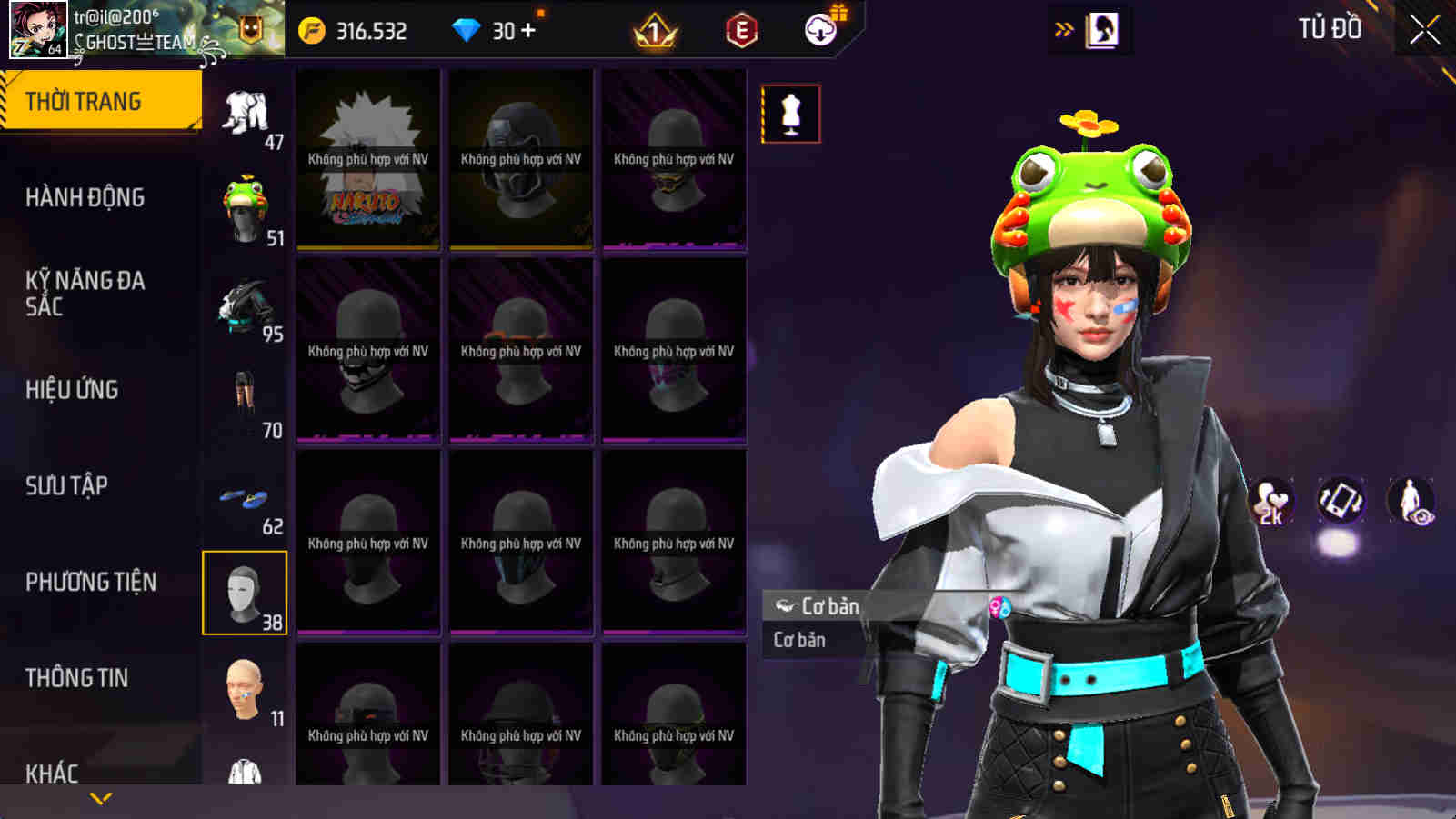
Task: Select the shoes category with 62 items
Action: [x=244, y=495]
